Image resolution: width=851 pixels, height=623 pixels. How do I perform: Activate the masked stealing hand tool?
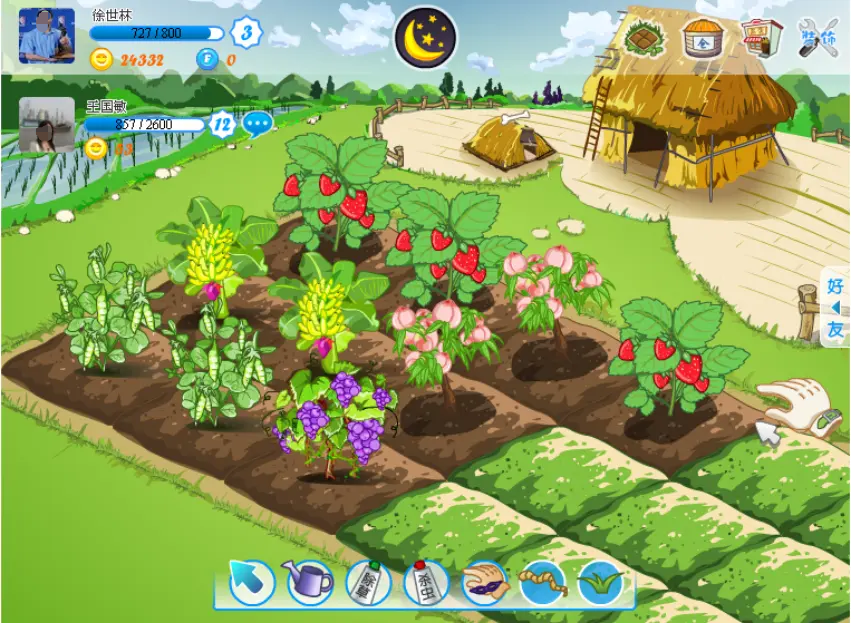click(x=485, y=582)
